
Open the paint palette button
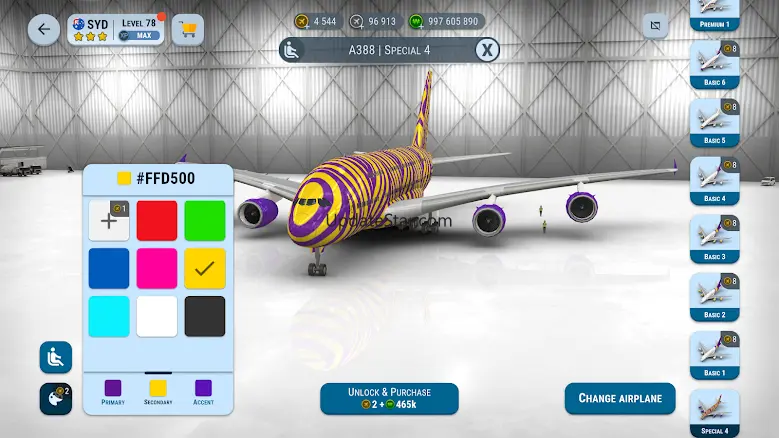pyautogui.click(x=54, y=398)
